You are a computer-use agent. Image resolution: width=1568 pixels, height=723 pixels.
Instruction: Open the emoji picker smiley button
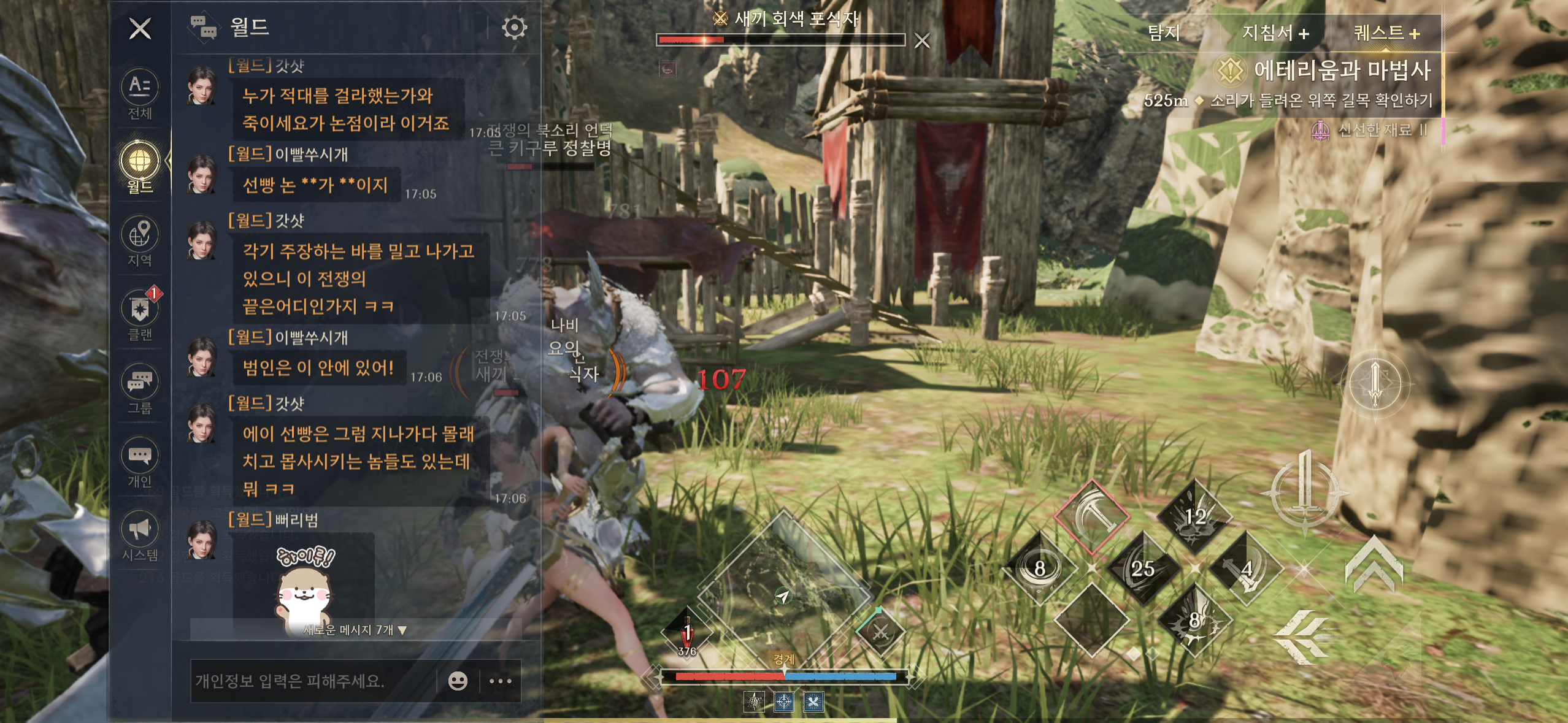click(458, 681)
